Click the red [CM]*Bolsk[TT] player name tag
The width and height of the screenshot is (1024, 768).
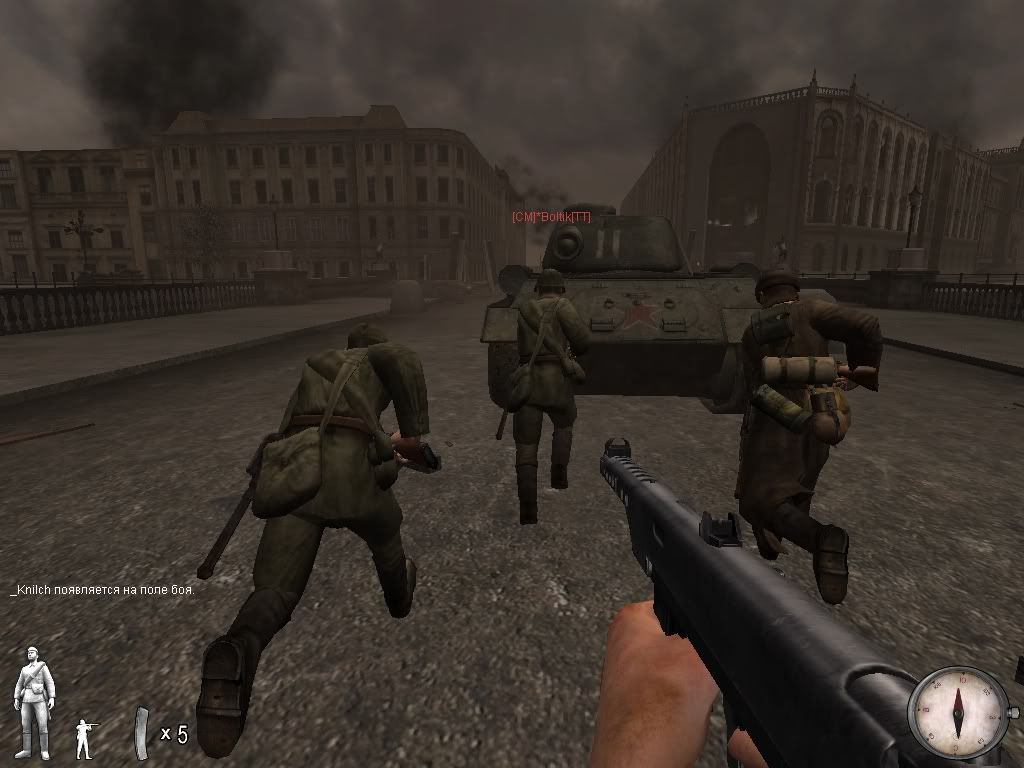551,216
